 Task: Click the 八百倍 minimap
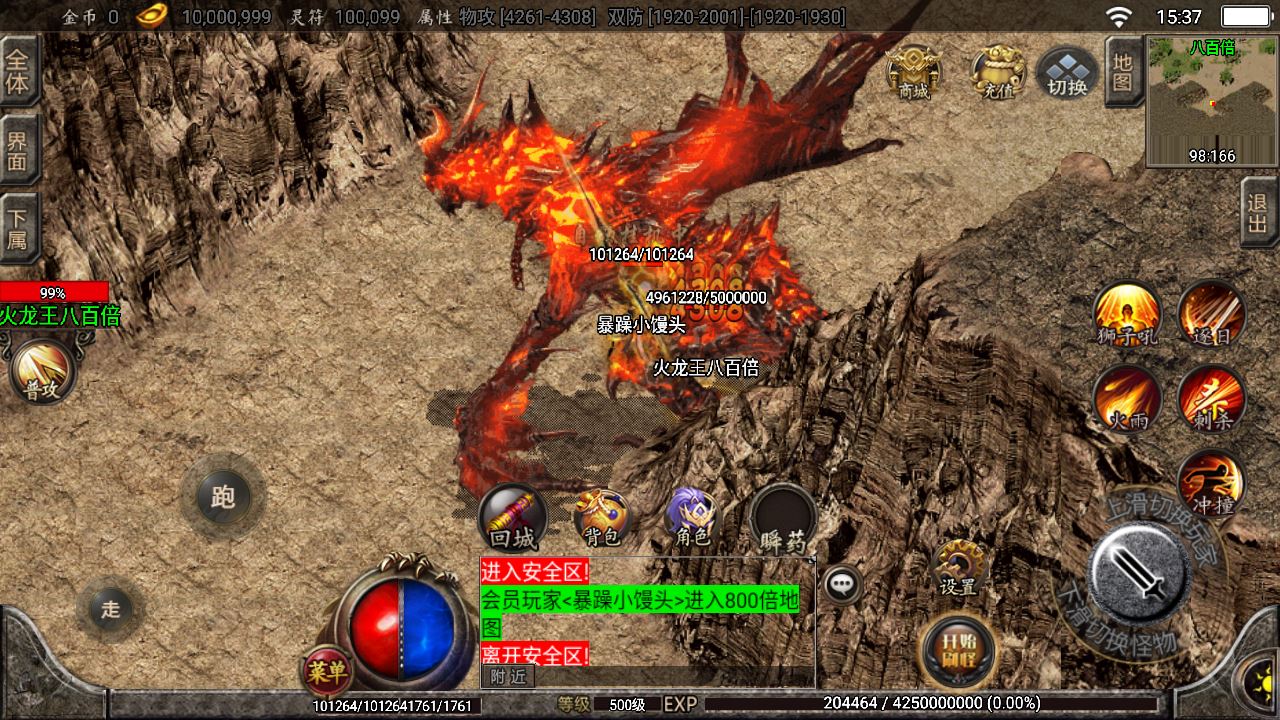click(x=1212, y=101)
